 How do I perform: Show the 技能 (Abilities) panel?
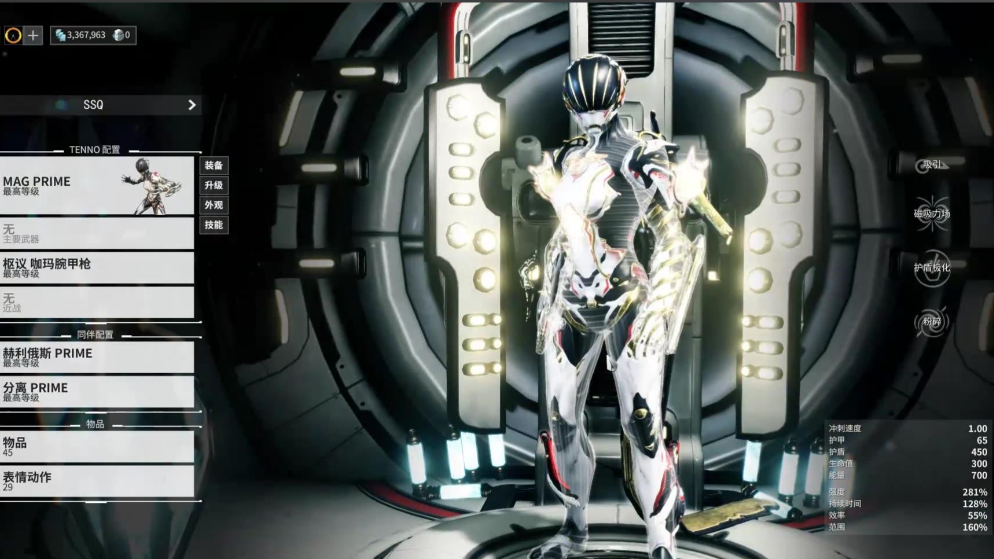(213, 225)
